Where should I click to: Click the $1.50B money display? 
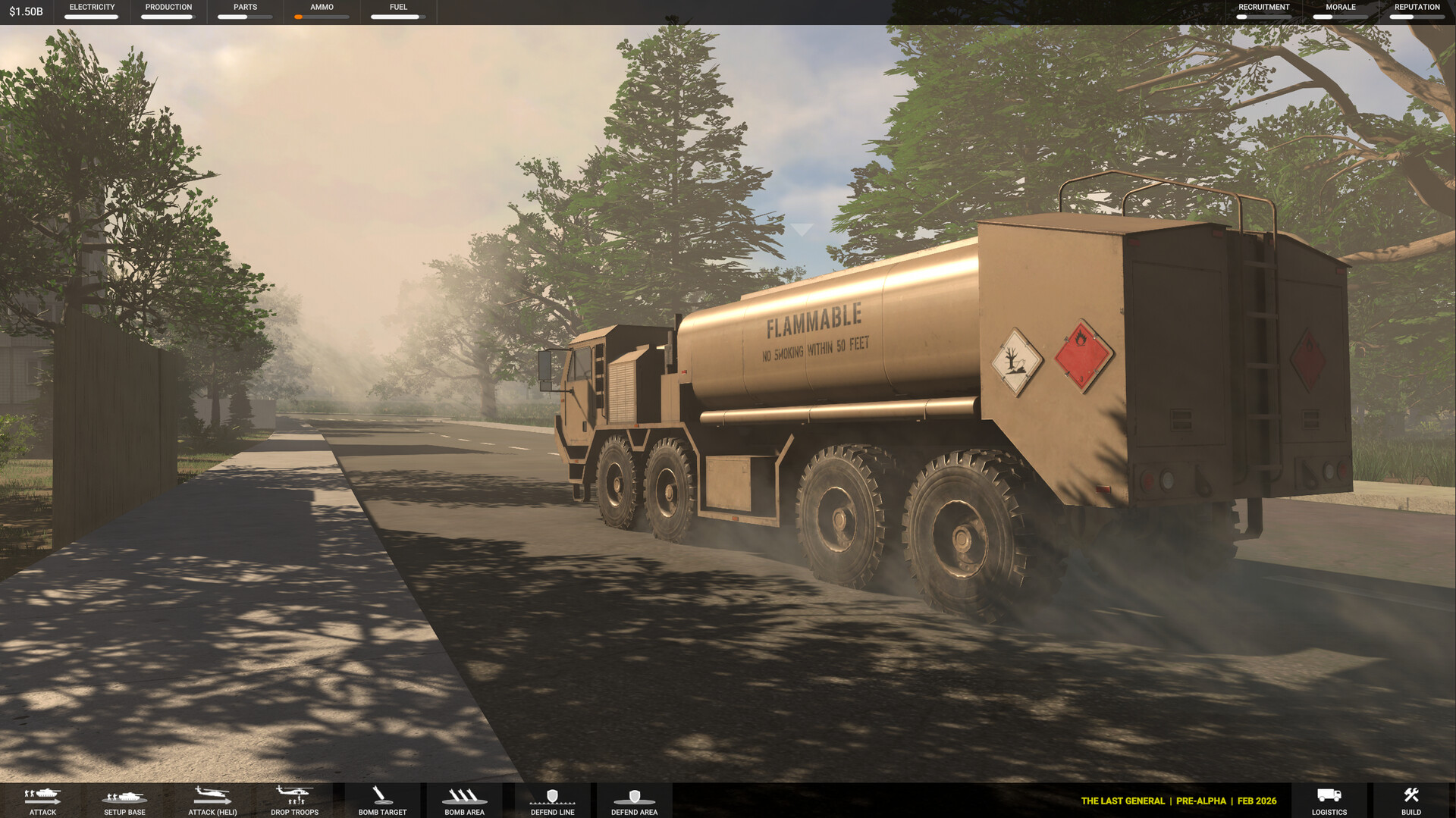pos(24,11)
